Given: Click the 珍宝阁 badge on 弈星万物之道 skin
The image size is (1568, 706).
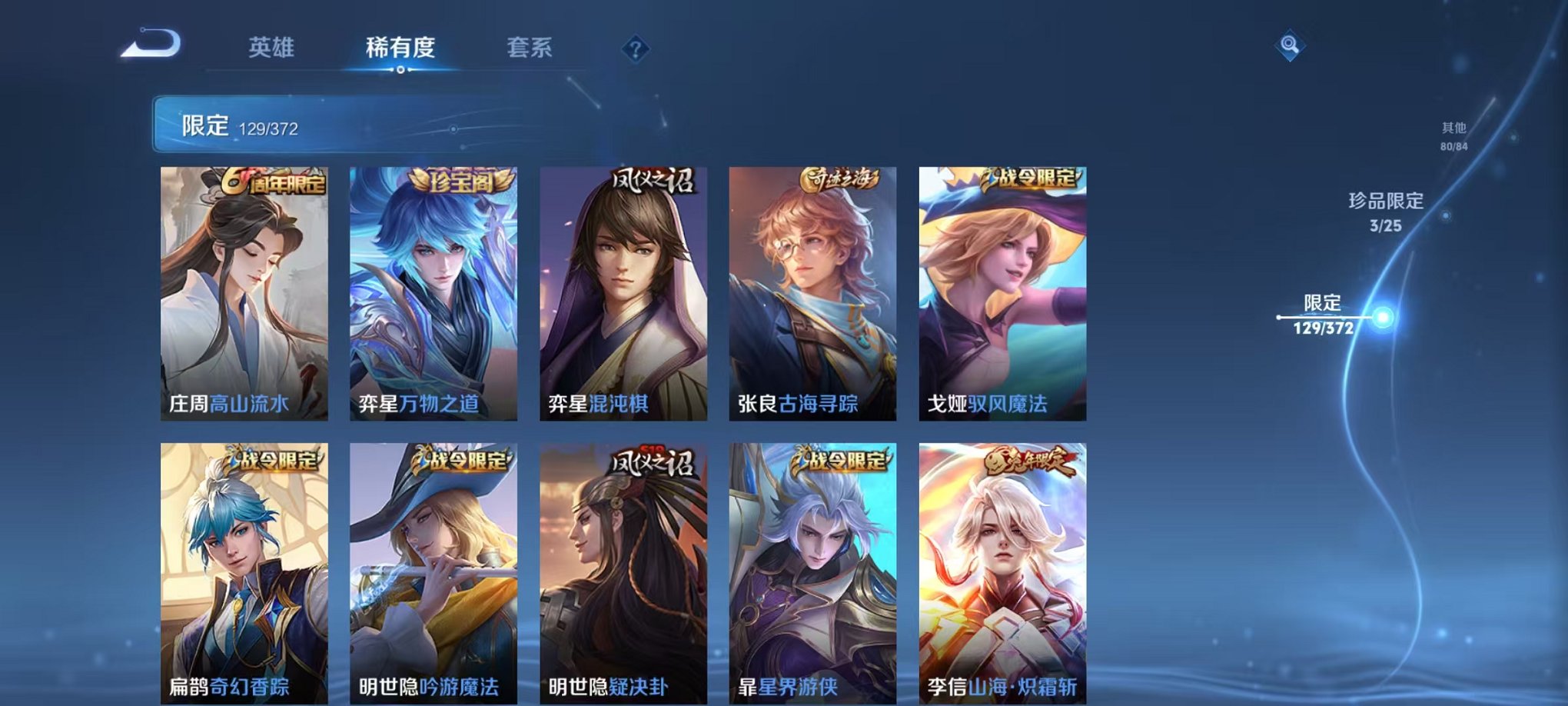Looking at the screenshot, I should click(x=461, y=180).
